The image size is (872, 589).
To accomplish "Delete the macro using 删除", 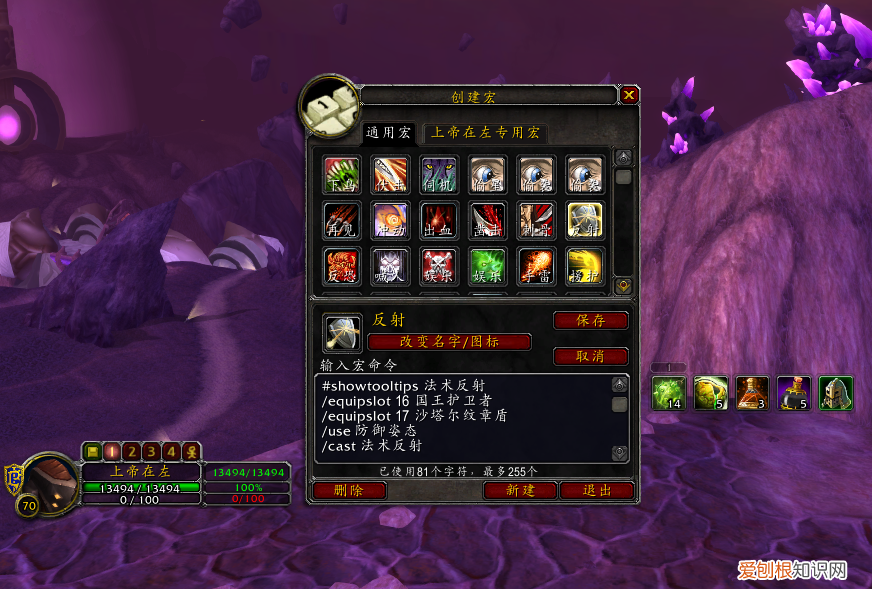I will click(349, 491).
